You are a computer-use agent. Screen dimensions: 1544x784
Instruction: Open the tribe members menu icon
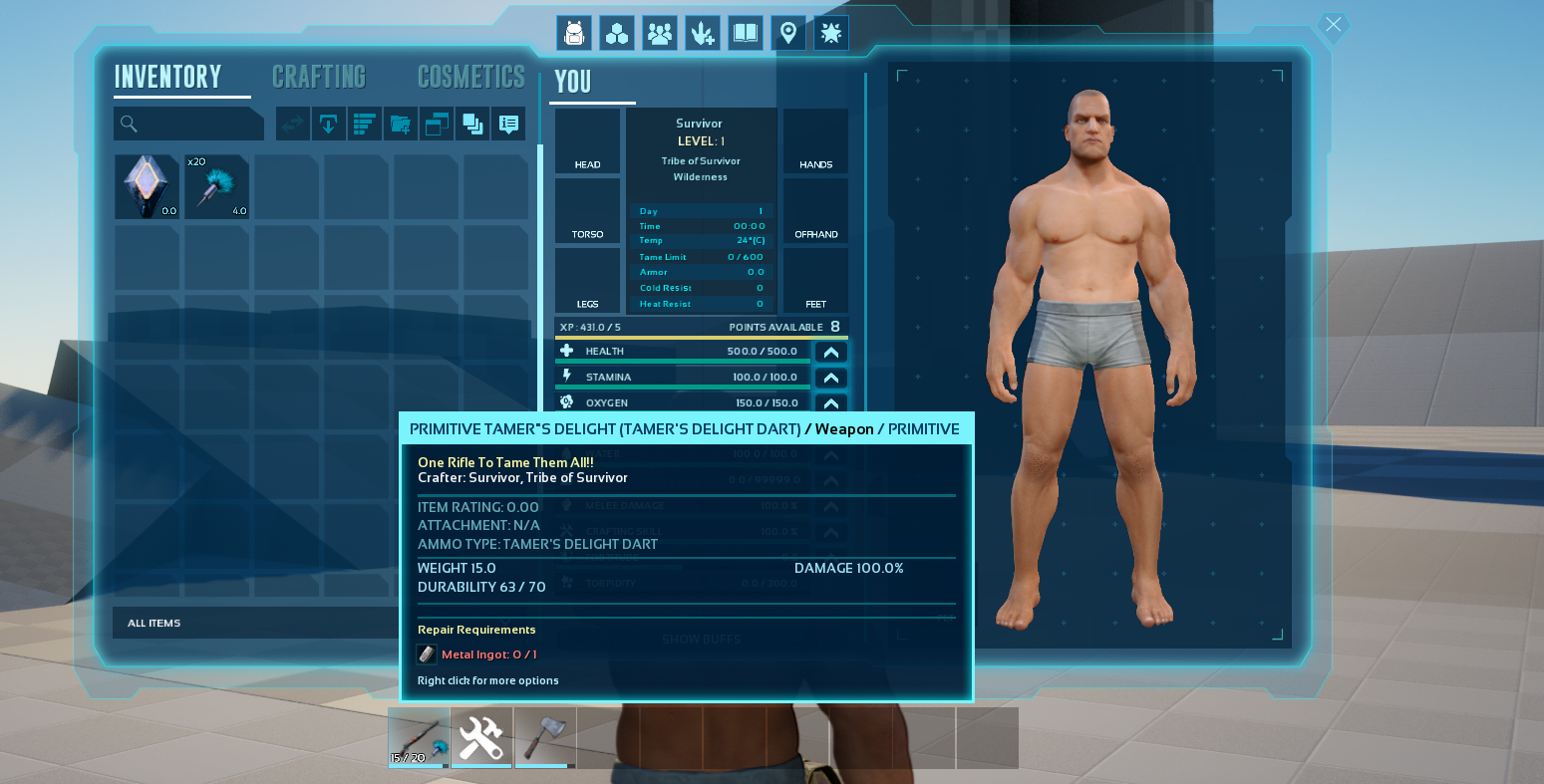(x=660, y=34)
